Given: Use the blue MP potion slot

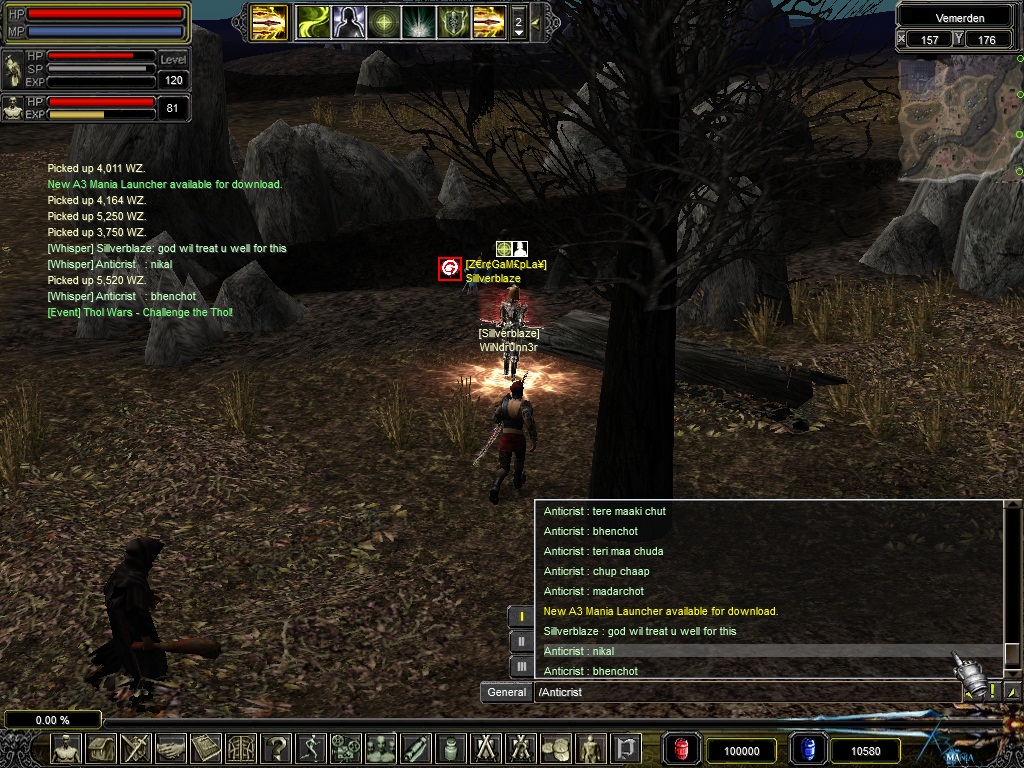Looking at the screenshot, I should [807, 749].
